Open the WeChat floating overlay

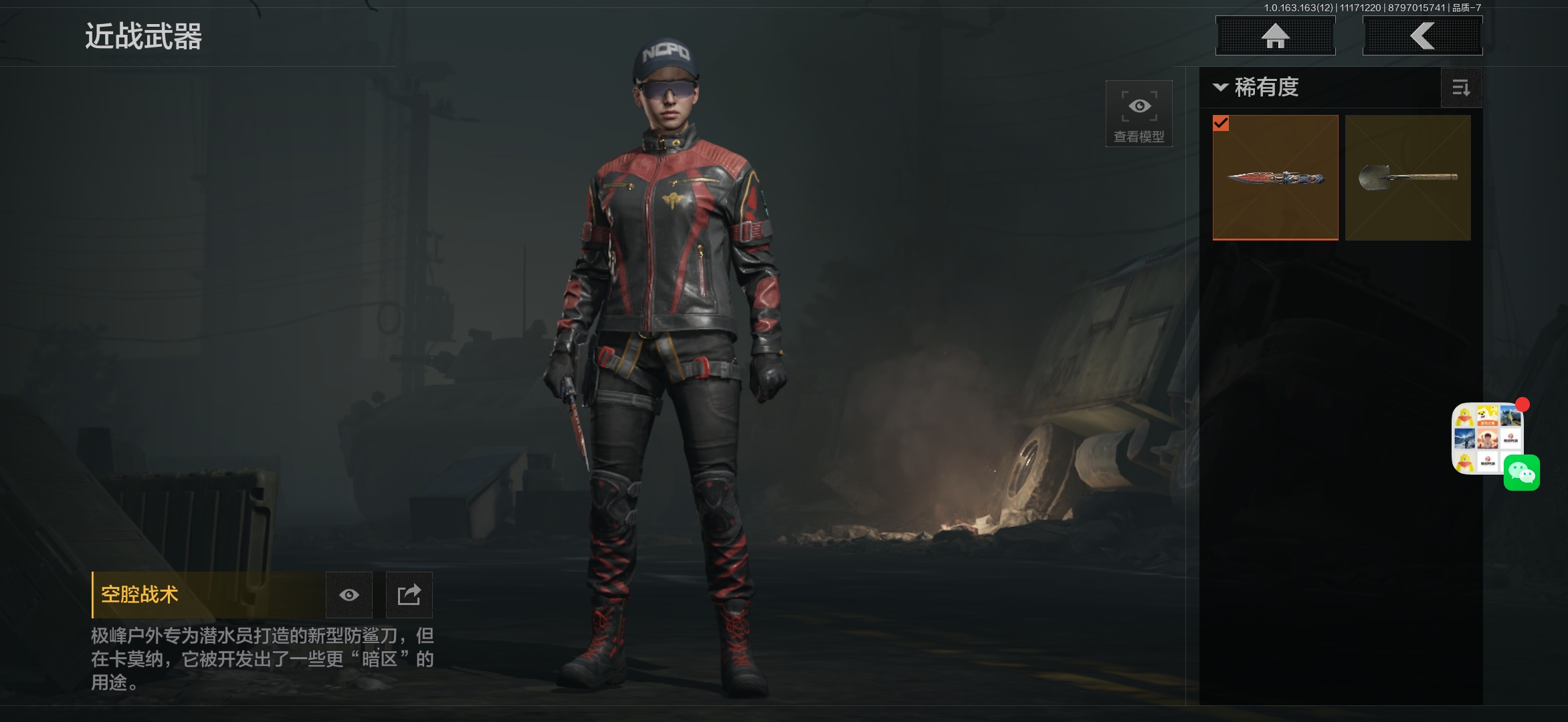(x=1521, y=473)
